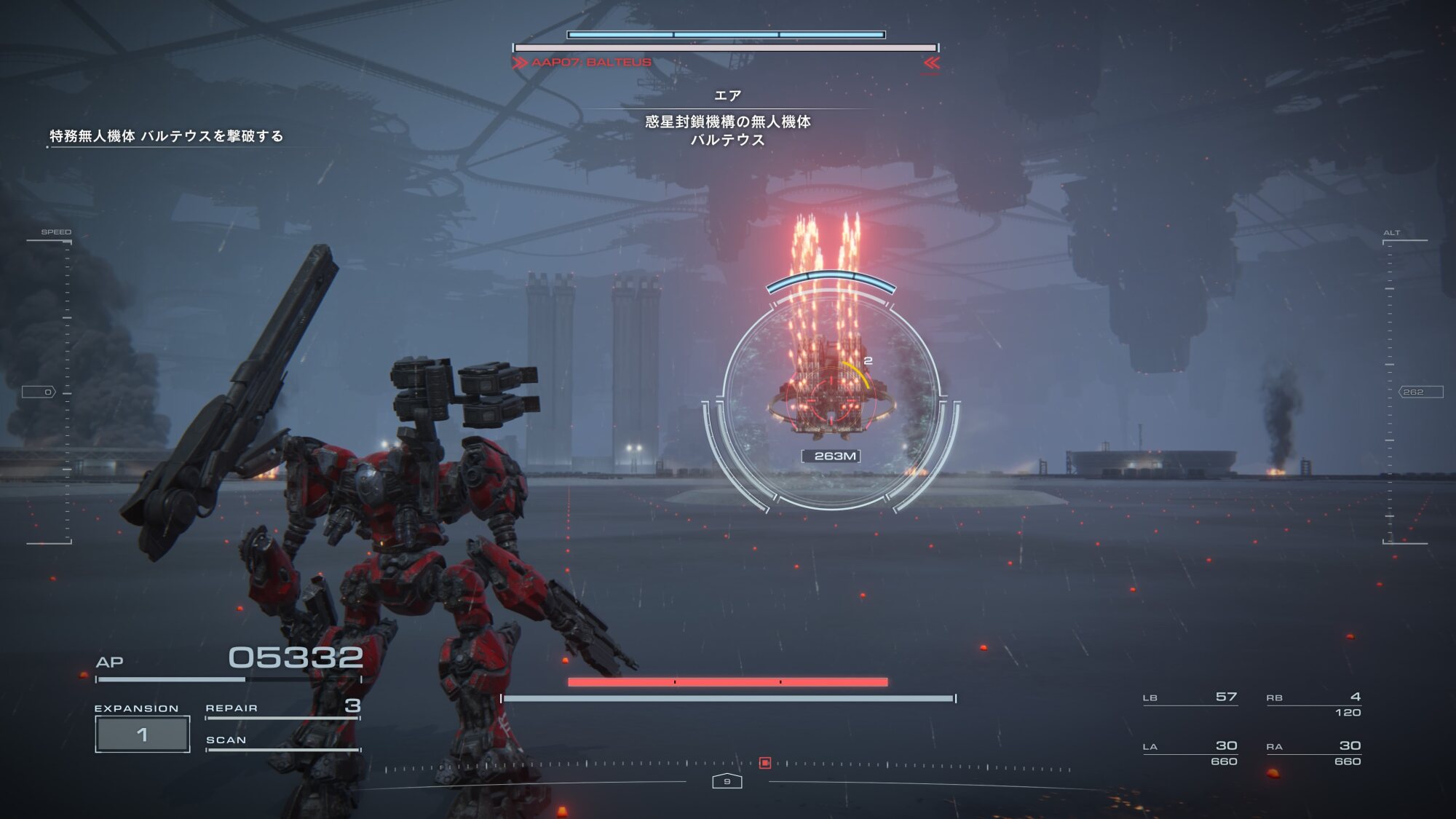
Task: Select the LB weapon slot
Action: [x=1190, y=698]
